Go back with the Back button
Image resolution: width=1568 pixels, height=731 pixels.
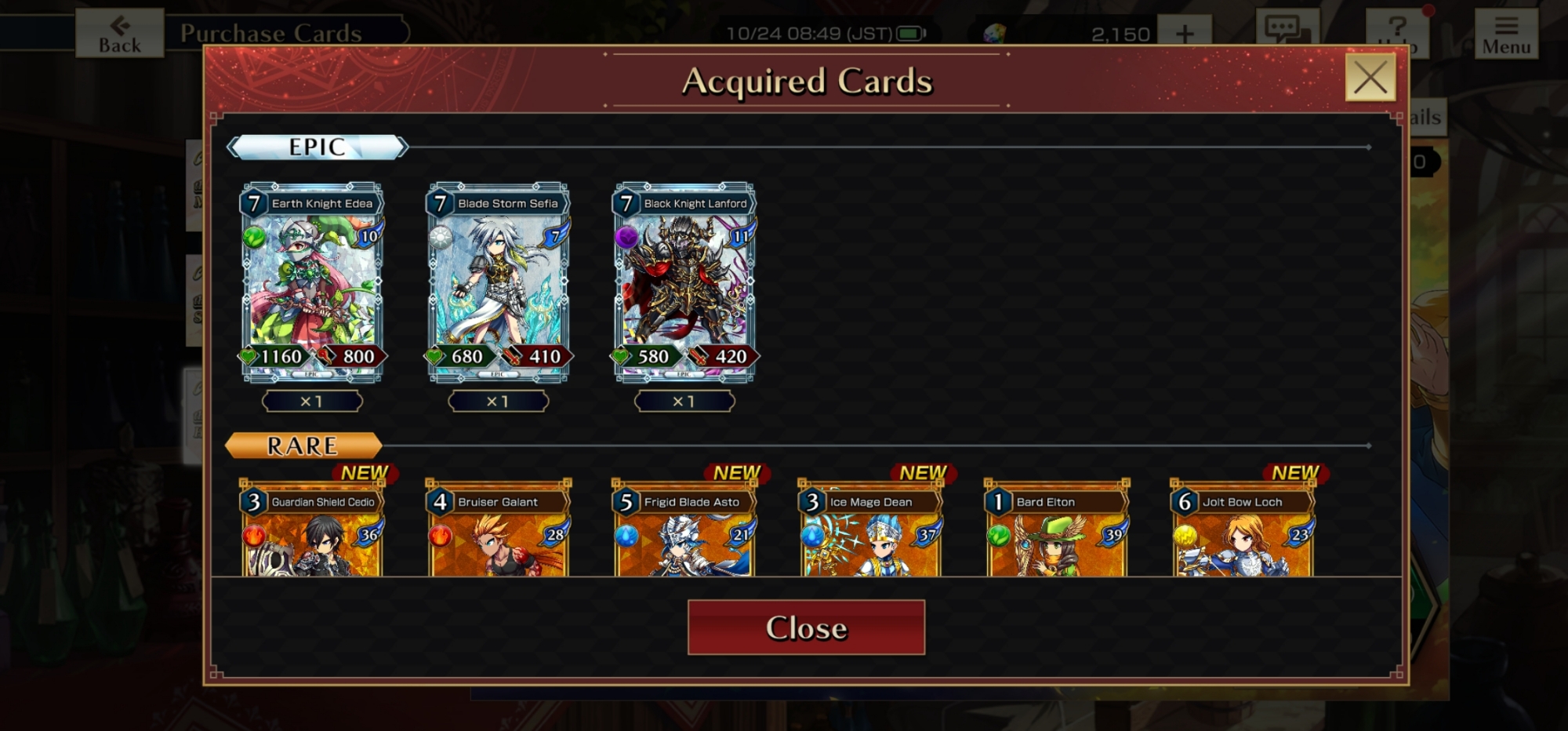pyautogui.click(x=120, y=34)
